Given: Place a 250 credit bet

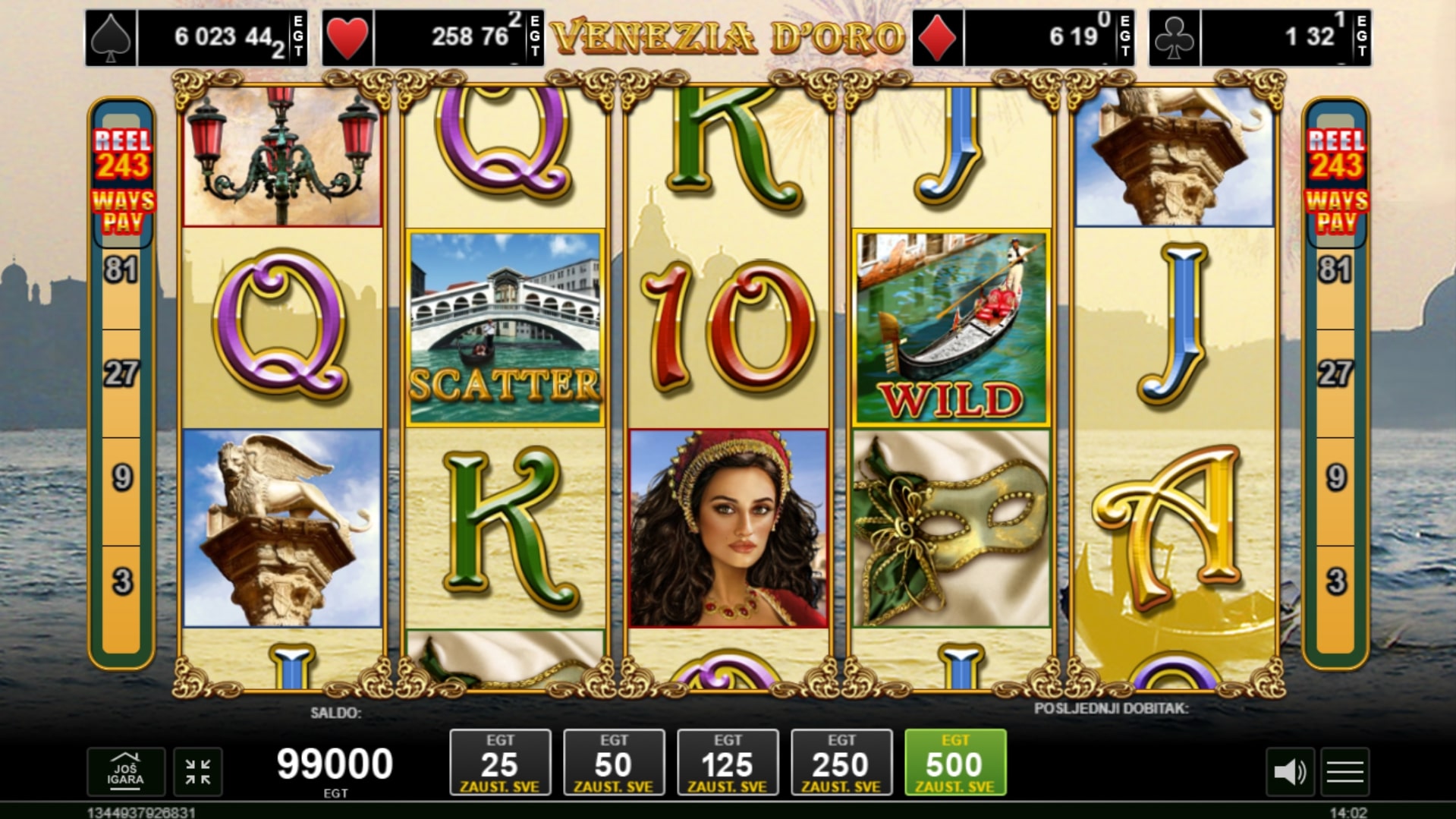Looking at the screenshot, I should [x=841, y=762].
